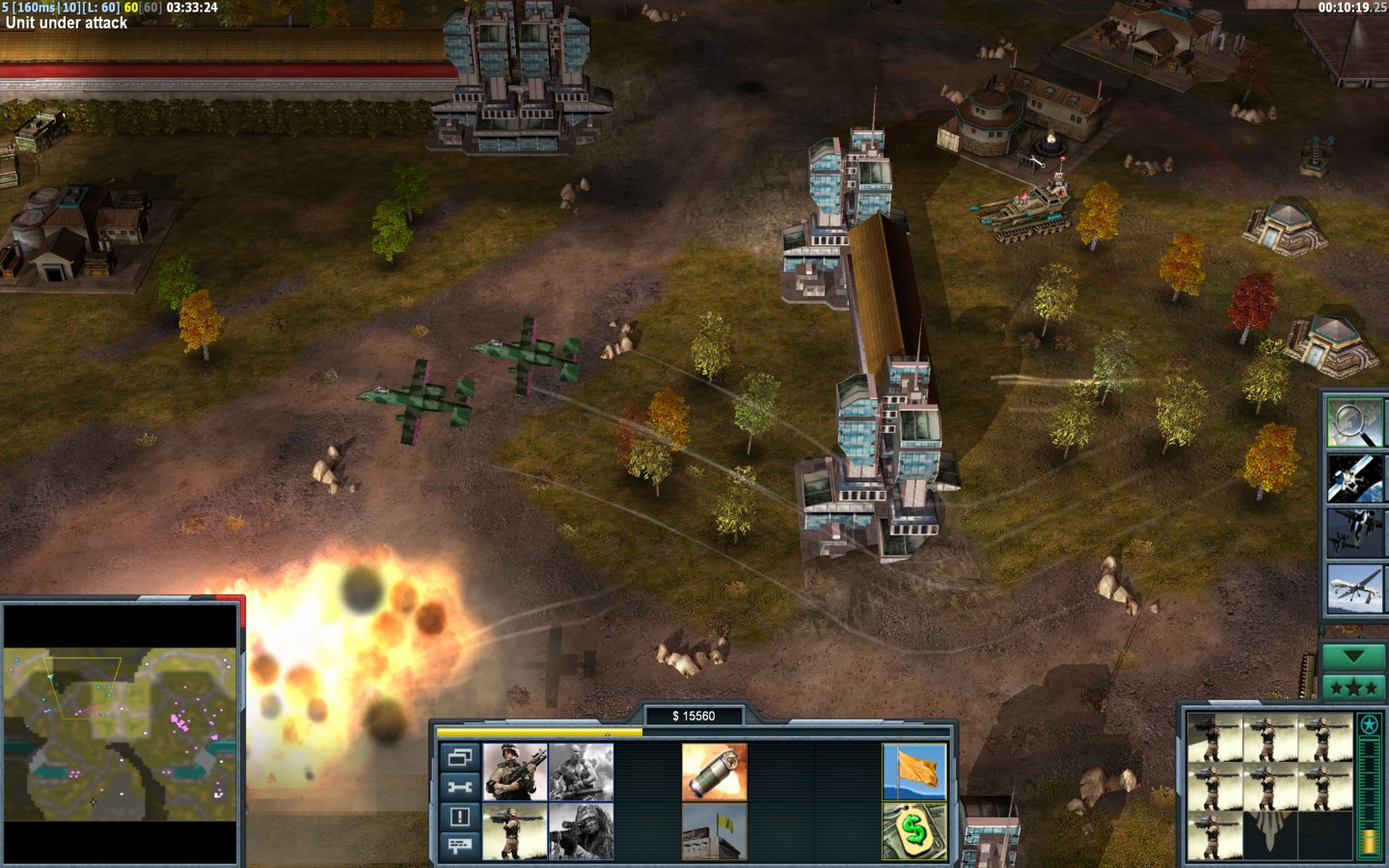Launch the spy drone special power
Viewport: 1389px width, 868px height.
1352,588
